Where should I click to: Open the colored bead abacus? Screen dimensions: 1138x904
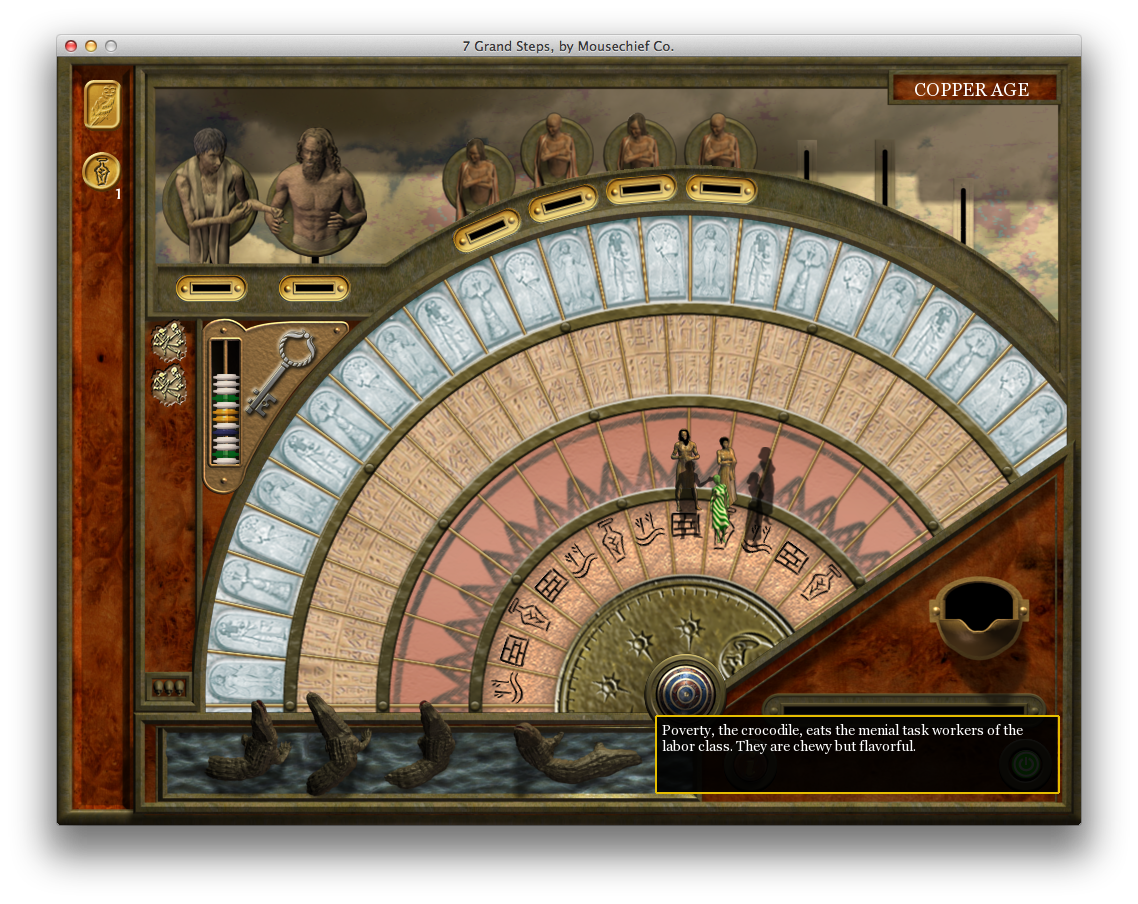click(226, 402)
